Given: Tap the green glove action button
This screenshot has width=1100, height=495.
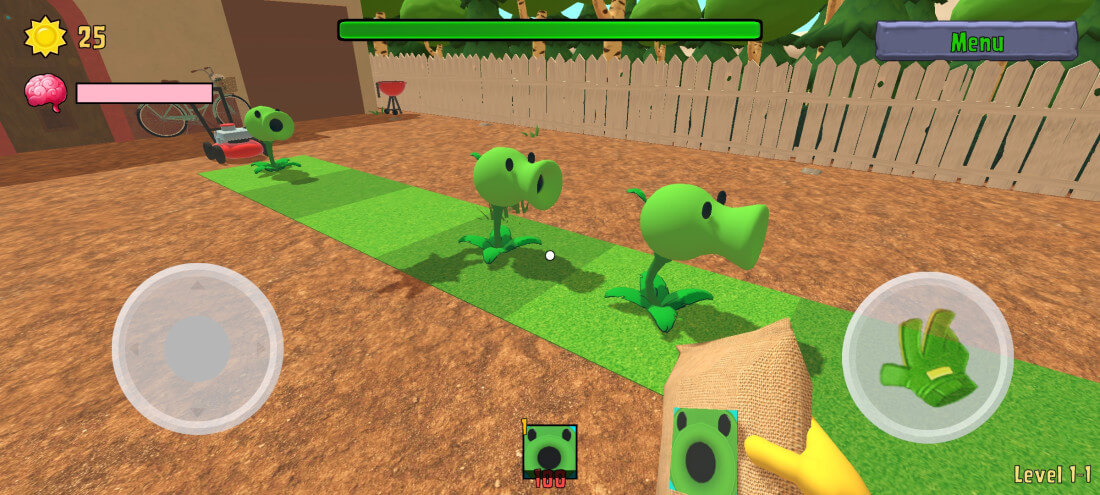Looking at the screenshot, I should tap(927, 357).
